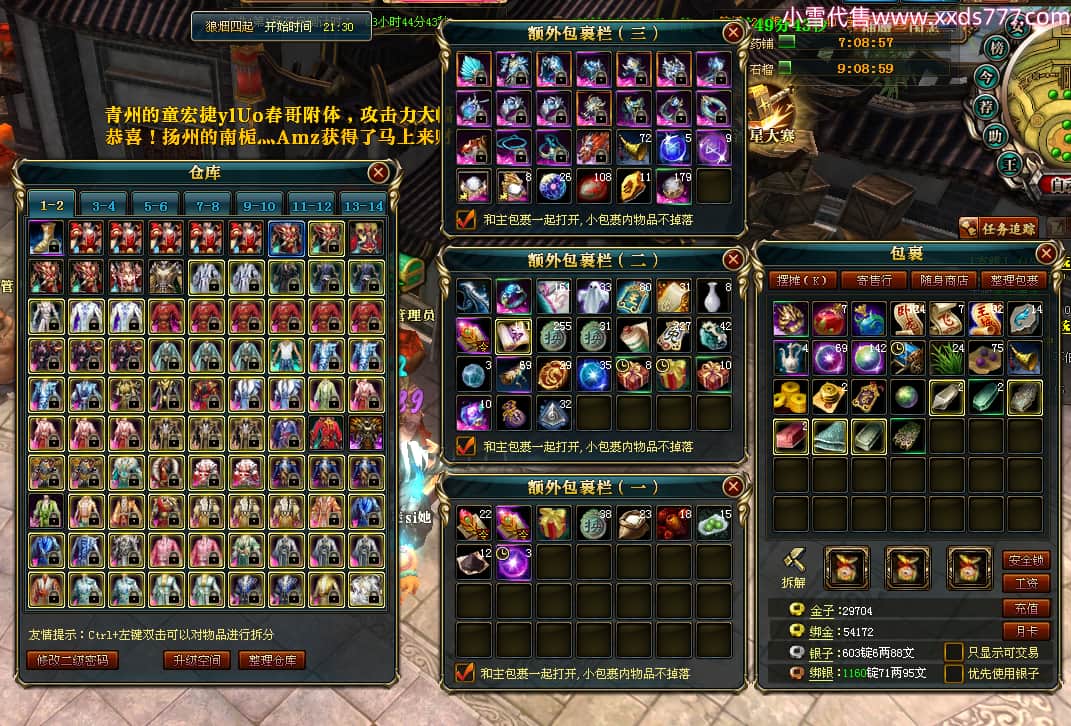Toggle the 只显示可交易 checkbox
This screenshot has height=726, width=1071.
[954, 652]
